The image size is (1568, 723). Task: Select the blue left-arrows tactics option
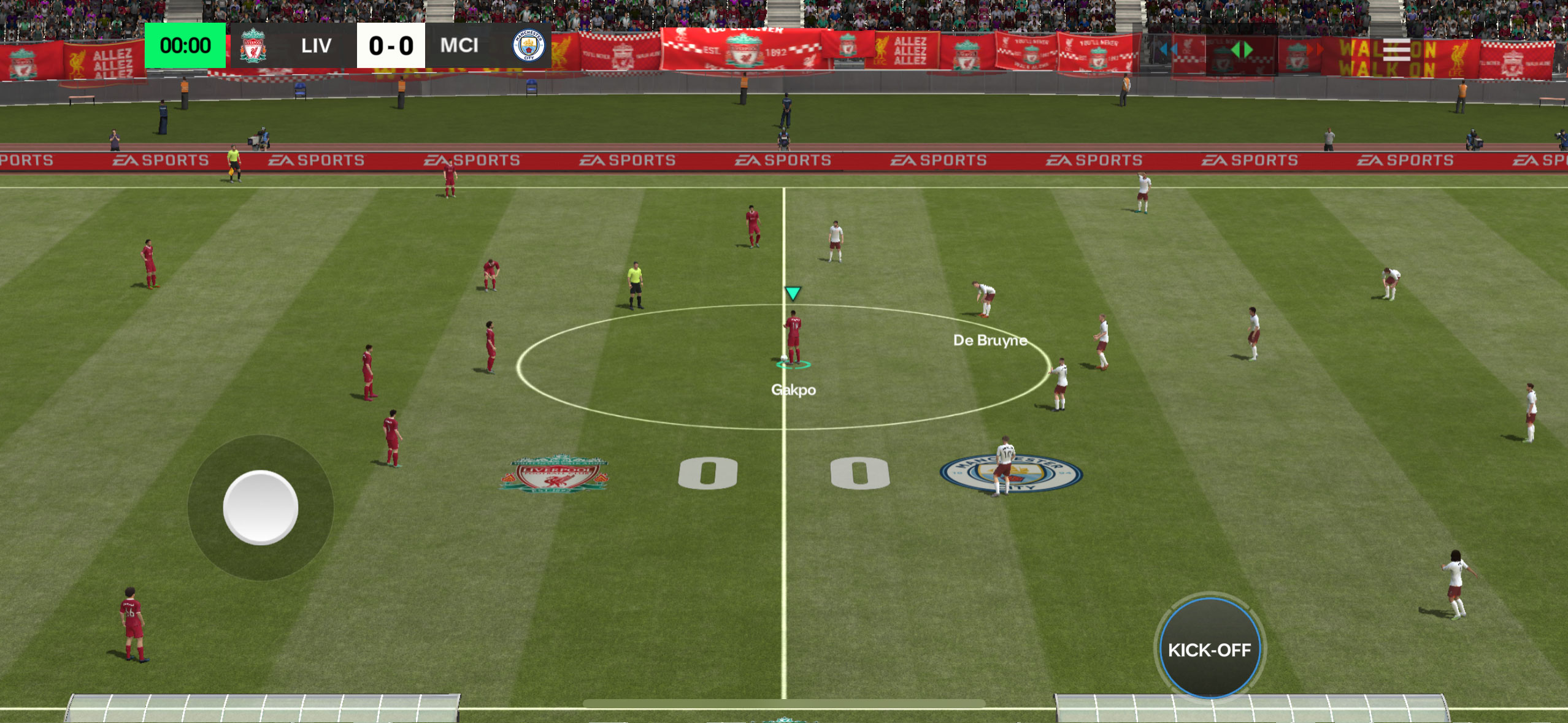pyautogui.click(x=1169, y=50)
